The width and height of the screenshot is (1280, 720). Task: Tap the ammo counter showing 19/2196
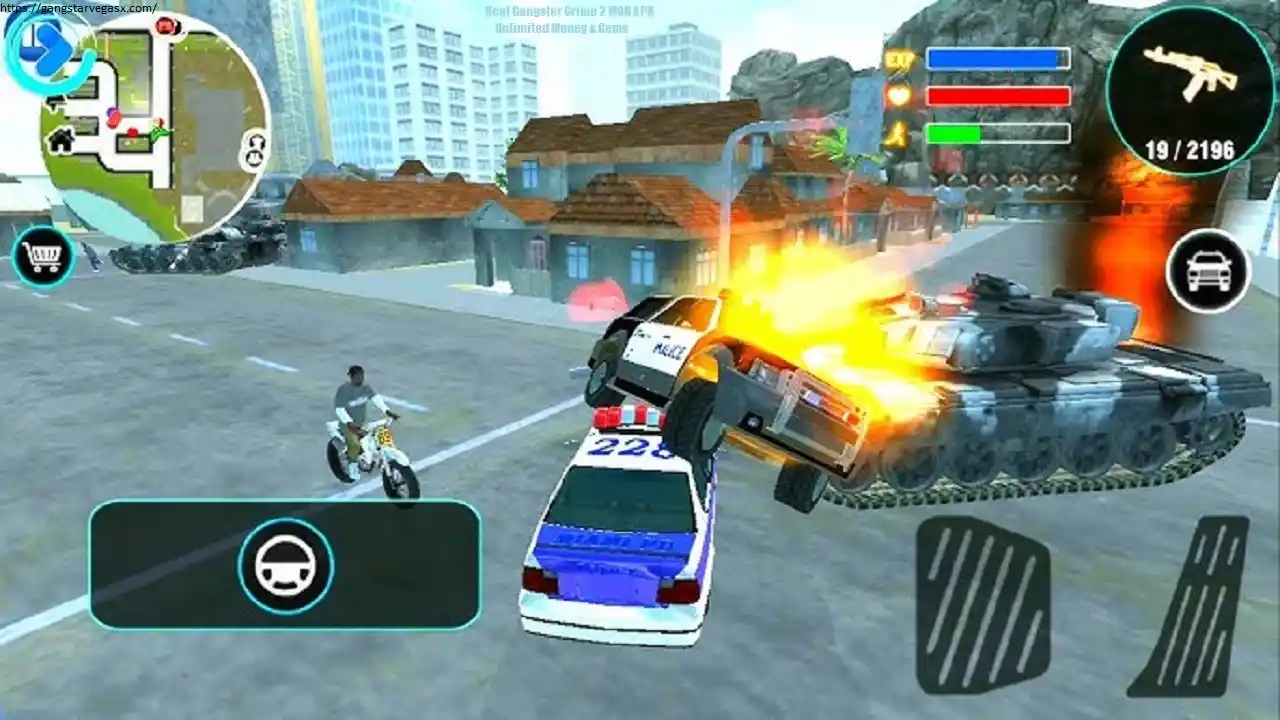coord(1190,147)
